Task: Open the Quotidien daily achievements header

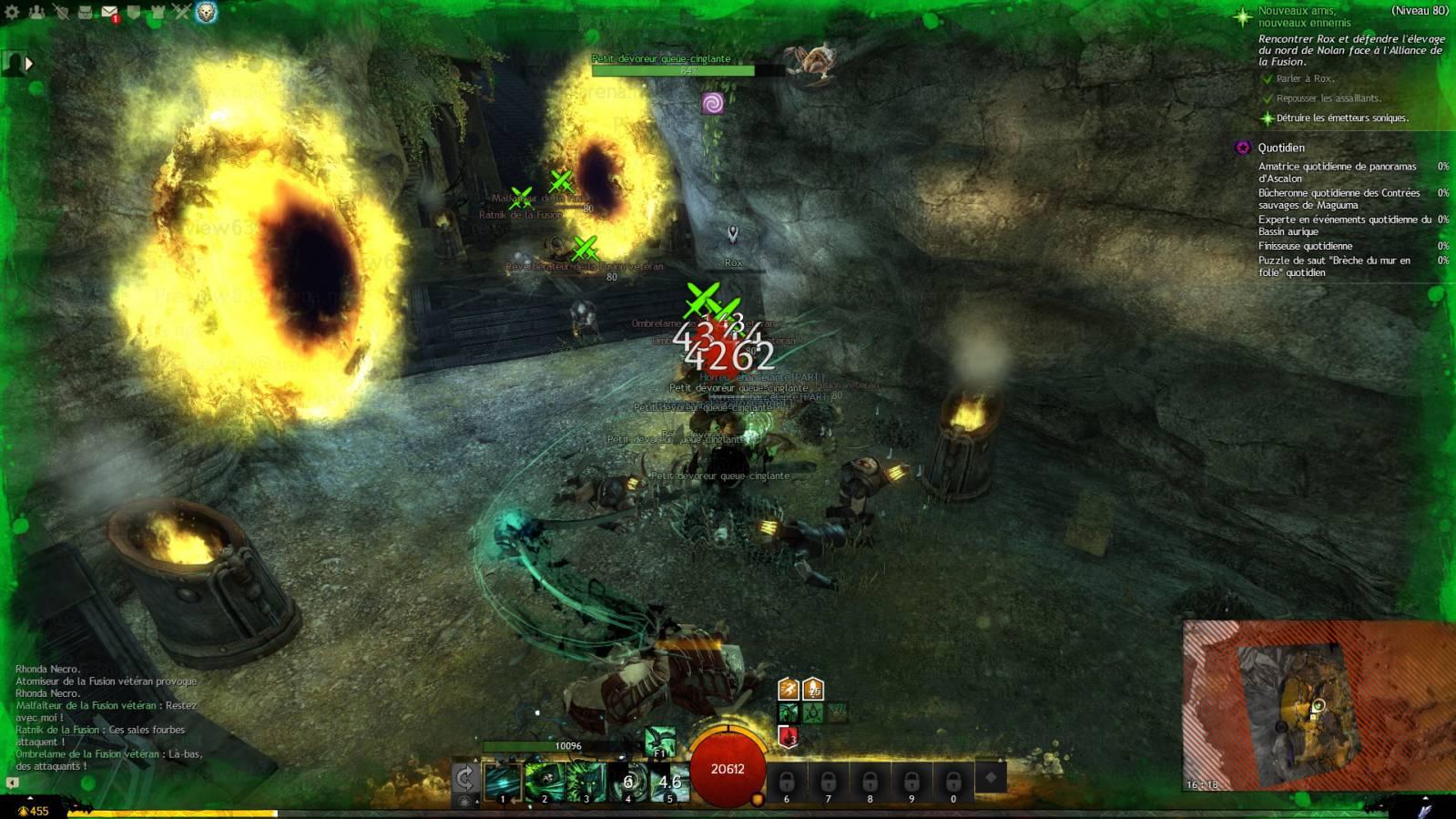Action: [1281, 148]
